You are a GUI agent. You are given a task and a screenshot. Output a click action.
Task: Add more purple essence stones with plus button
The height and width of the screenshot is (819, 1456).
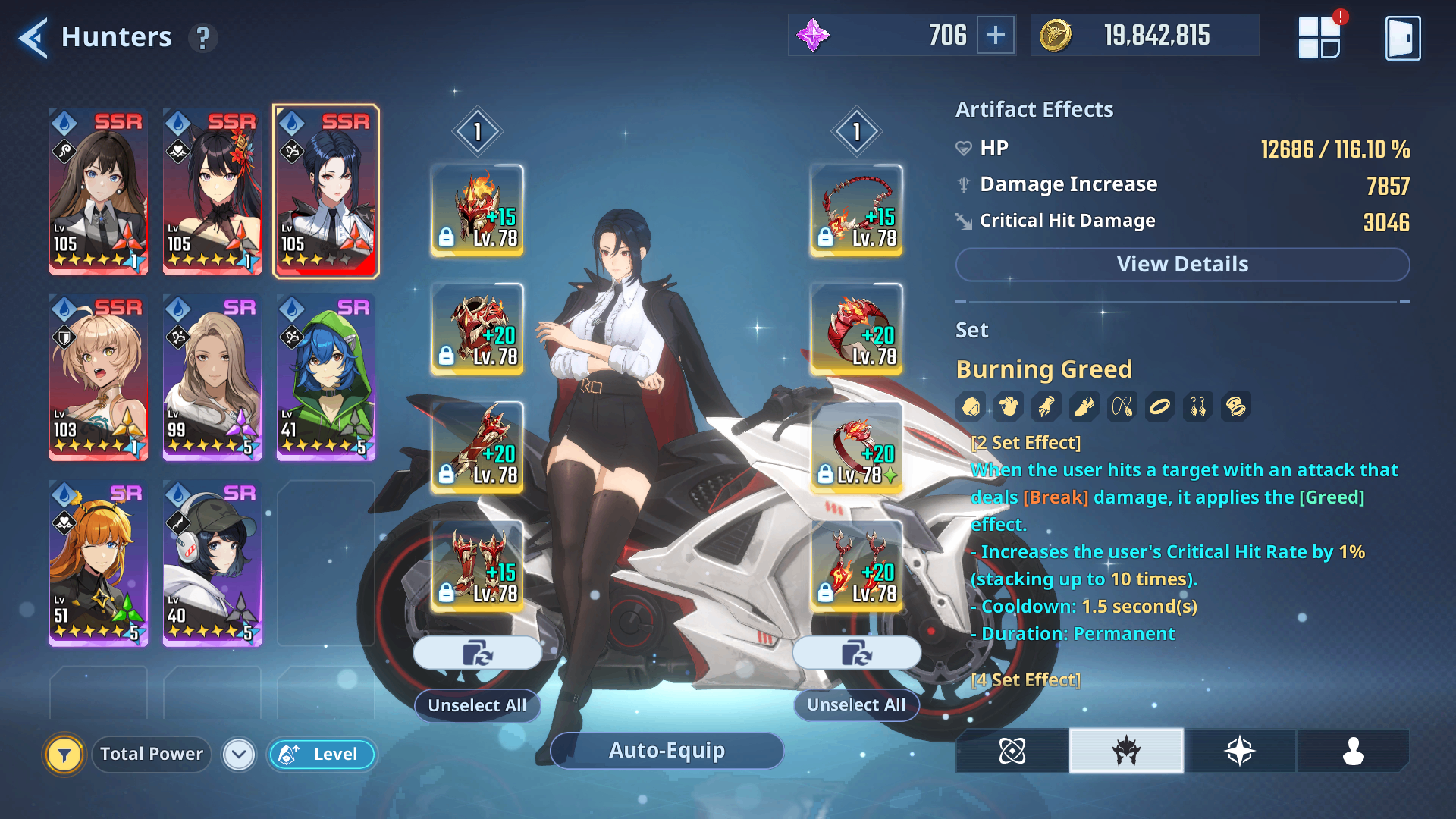point(995,35)
